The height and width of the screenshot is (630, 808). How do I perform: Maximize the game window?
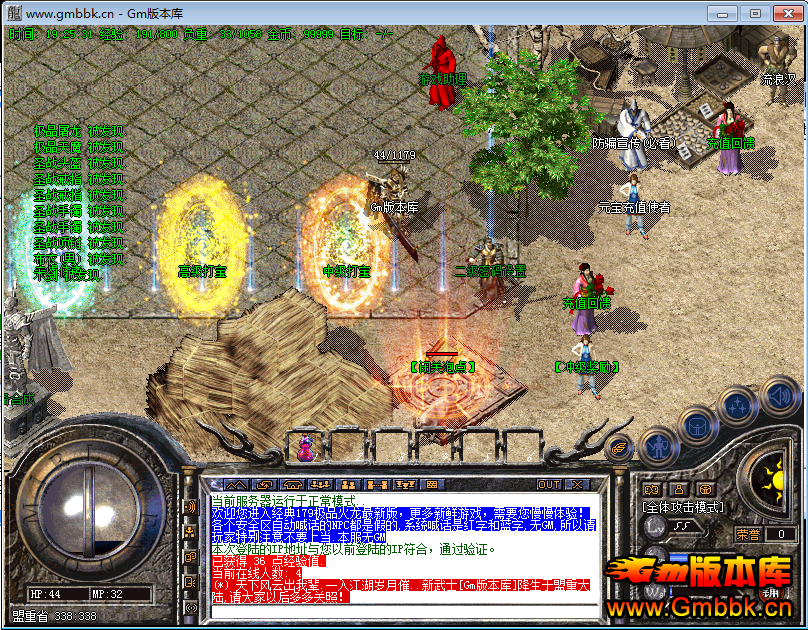[x=755, y=13]
